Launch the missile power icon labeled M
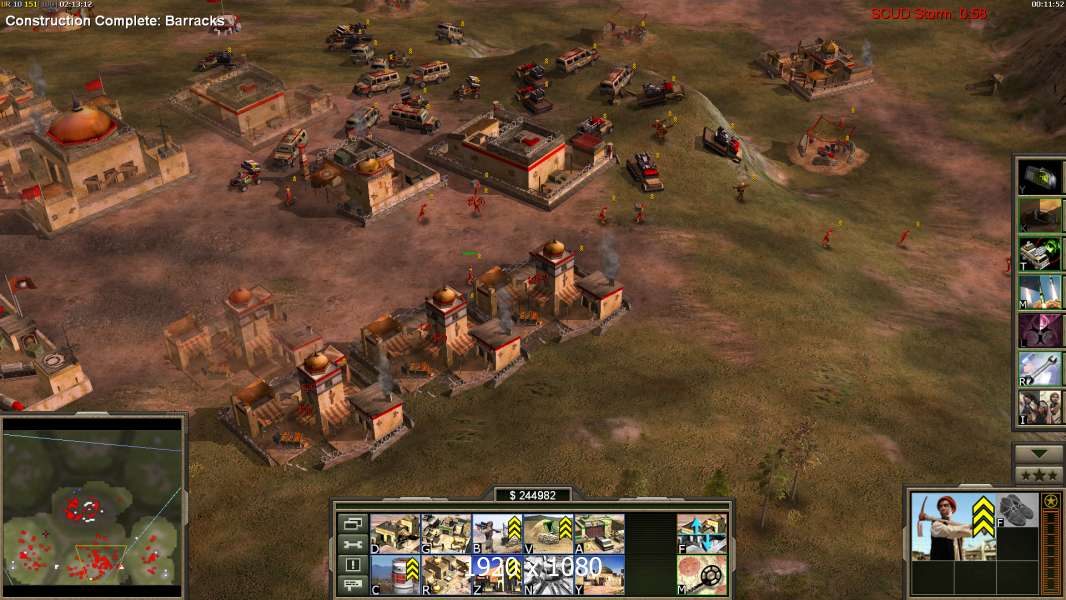This screenshot has height=600, width=1066. tap(1040, 292)
